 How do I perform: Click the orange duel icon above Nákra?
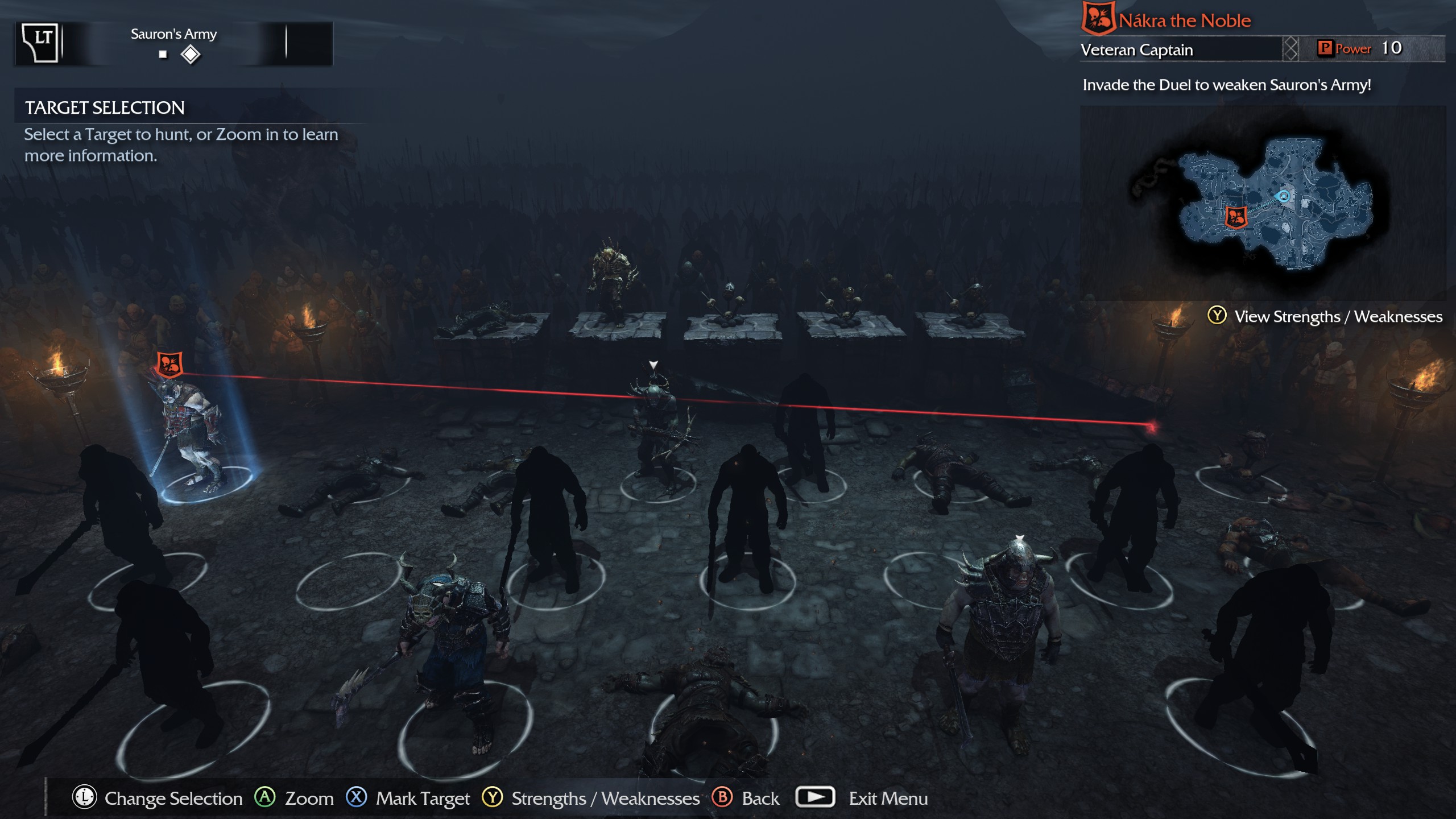point(169,364)
